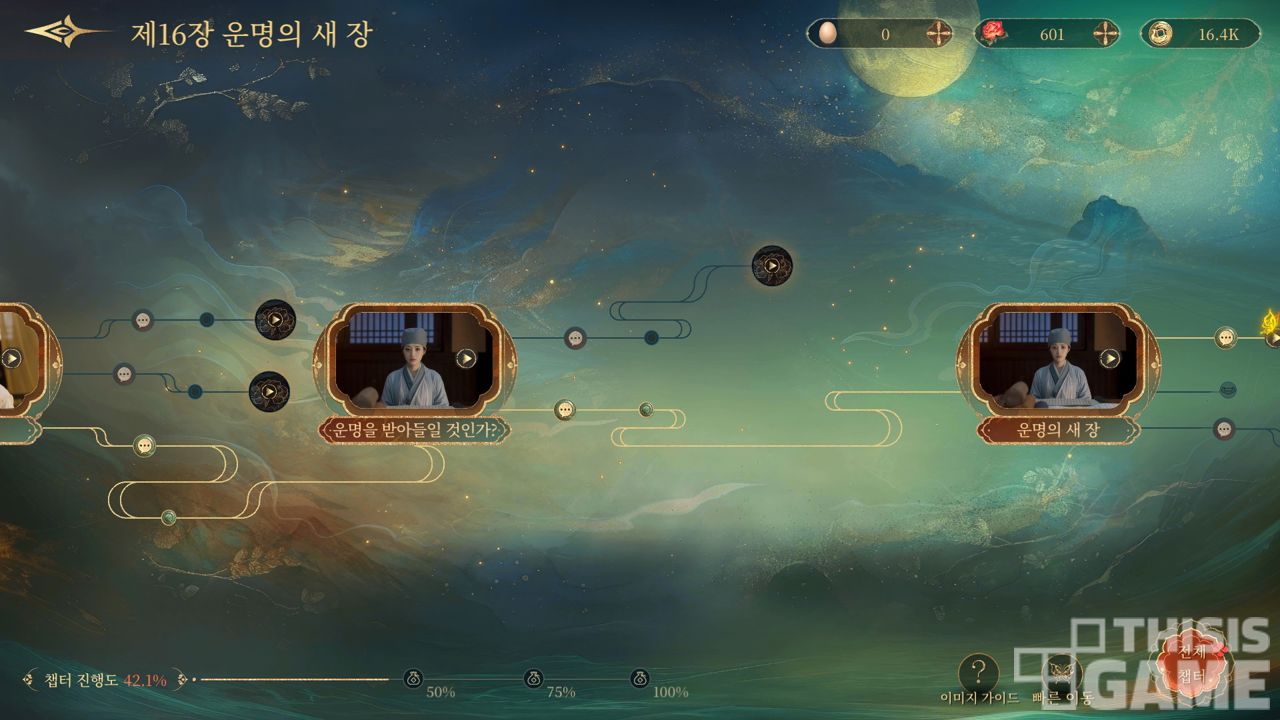Screen dimensions: 1280x720
Task: Open the gold coin currency counter
Action: 1200,34
